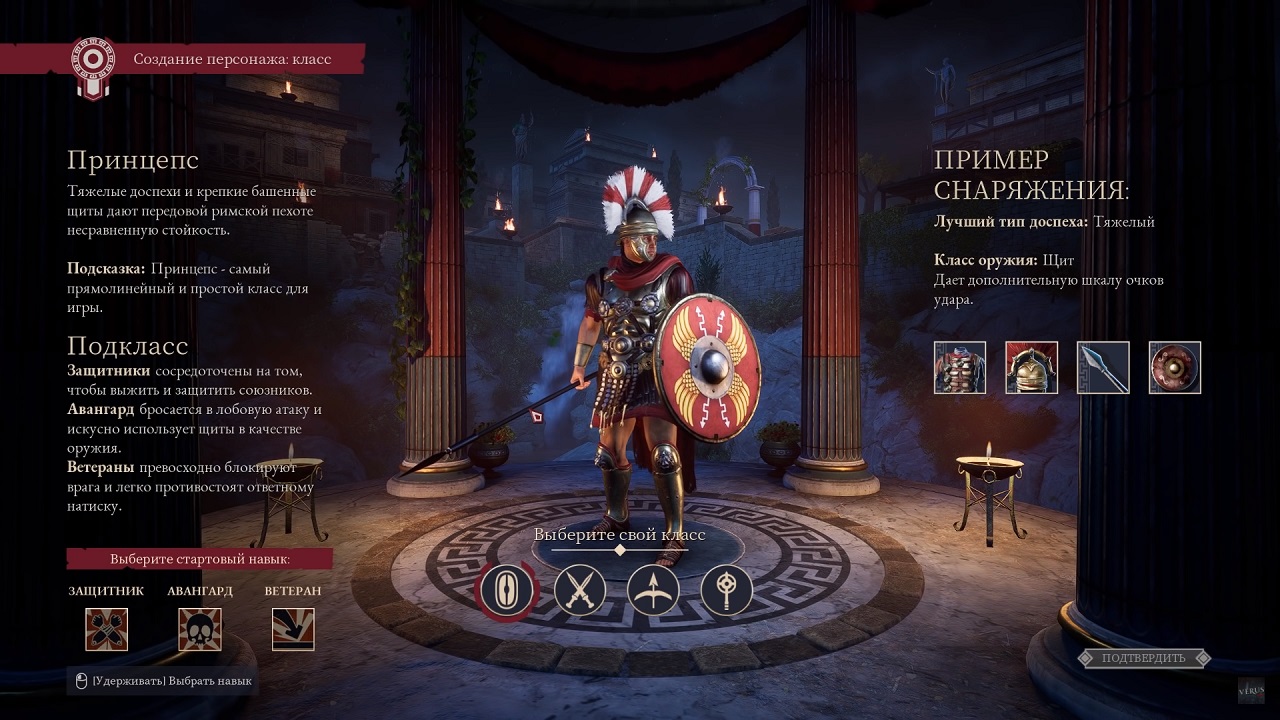View the round shield equipment slot
This screenshot has width=1280, height=720.
point(1175,367)
